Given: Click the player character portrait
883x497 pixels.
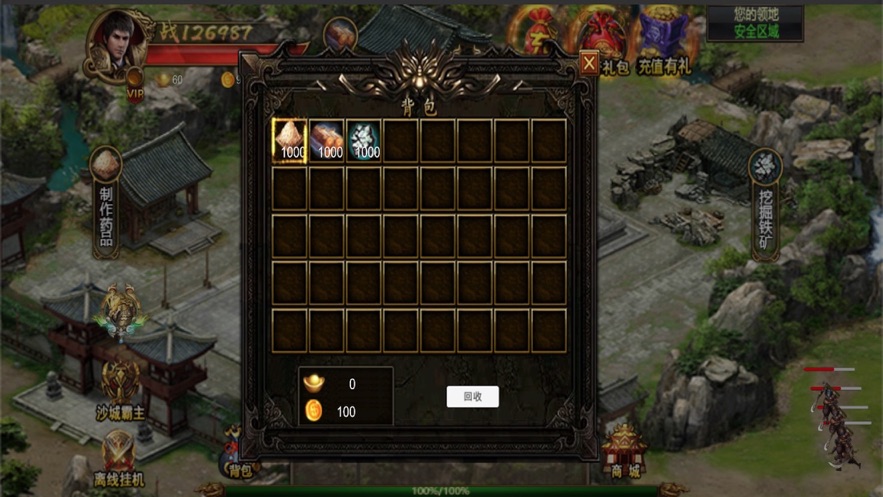Looking at the screenshot, I should click(x=118, y=44).
